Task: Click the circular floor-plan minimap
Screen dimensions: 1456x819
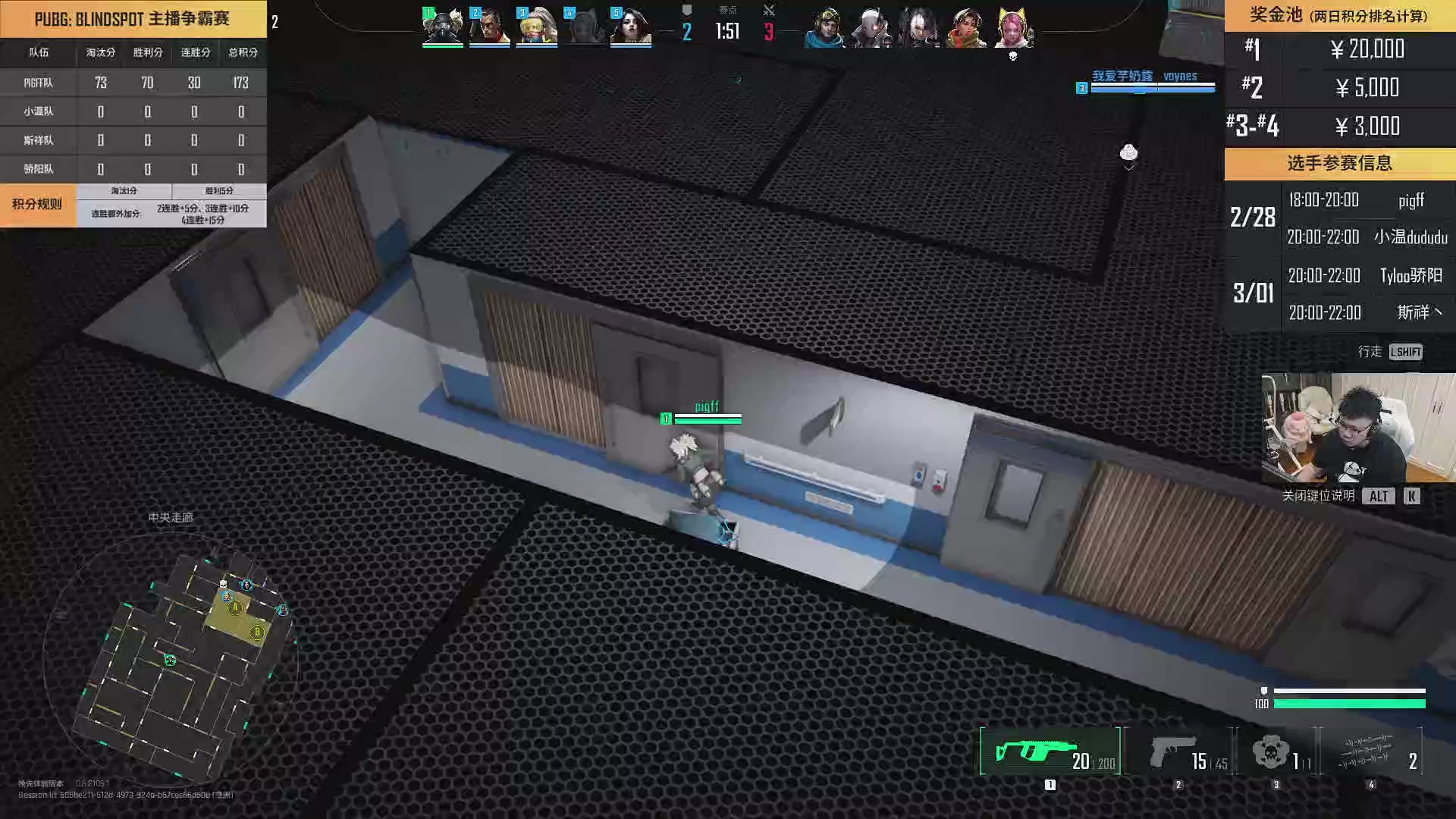Action: click(x=171, y=660)
